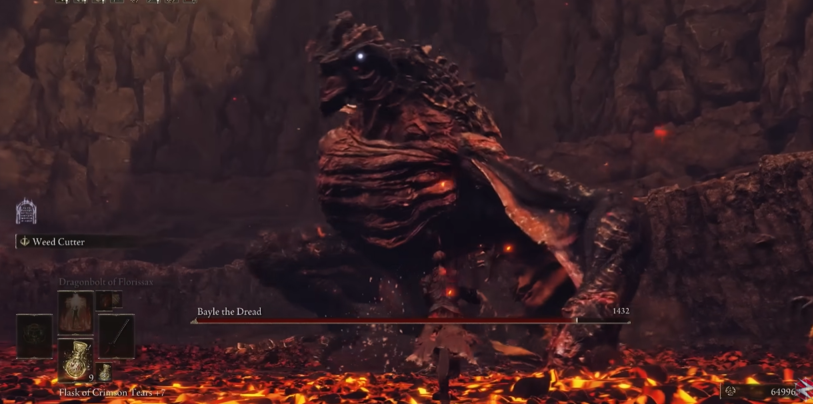
Task: Select the right-hand sword armament slot
Action: click(x=116, y=336)
